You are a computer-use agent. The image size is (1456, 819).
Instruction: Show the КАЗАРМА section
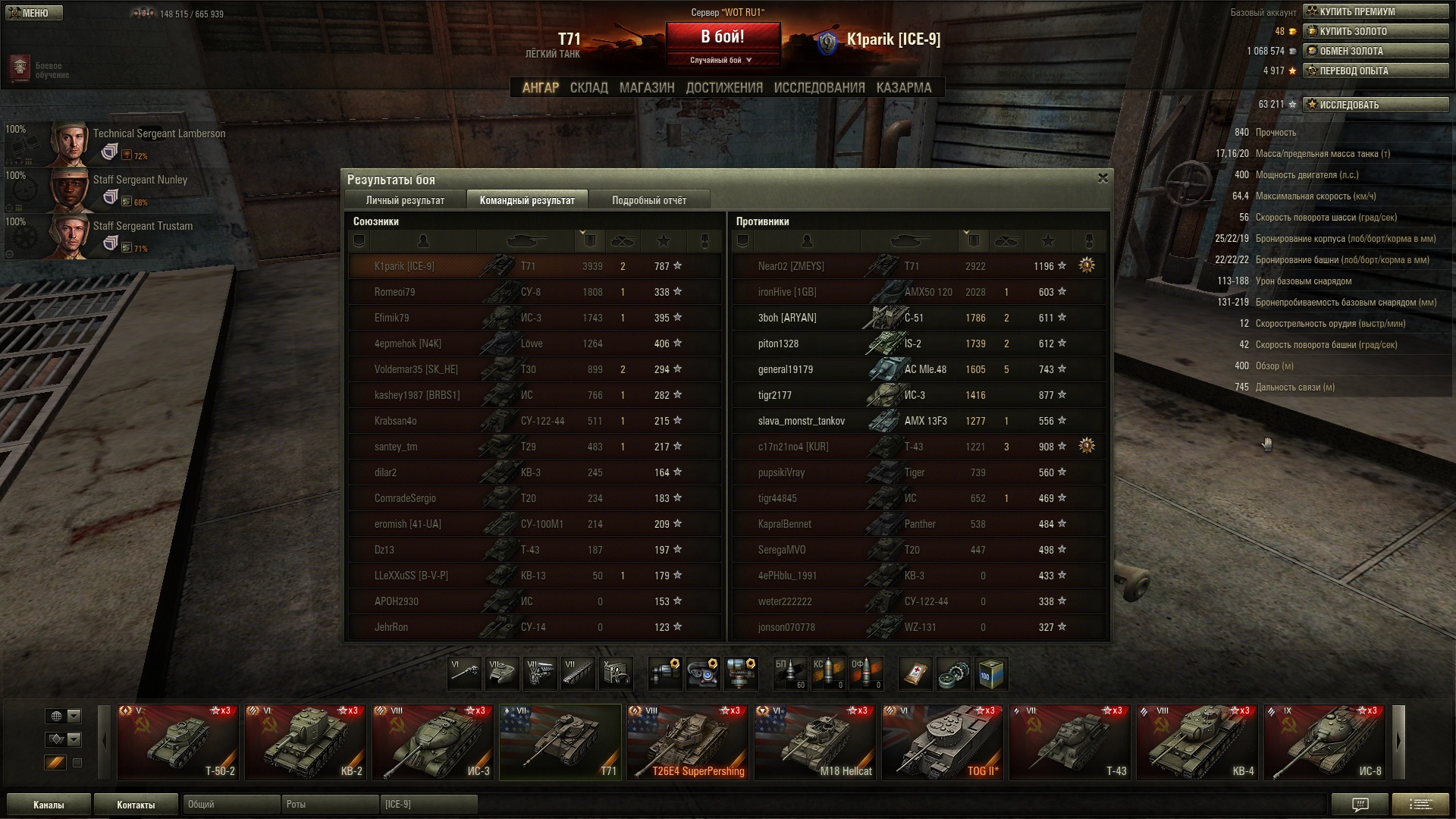coord(903,88)
